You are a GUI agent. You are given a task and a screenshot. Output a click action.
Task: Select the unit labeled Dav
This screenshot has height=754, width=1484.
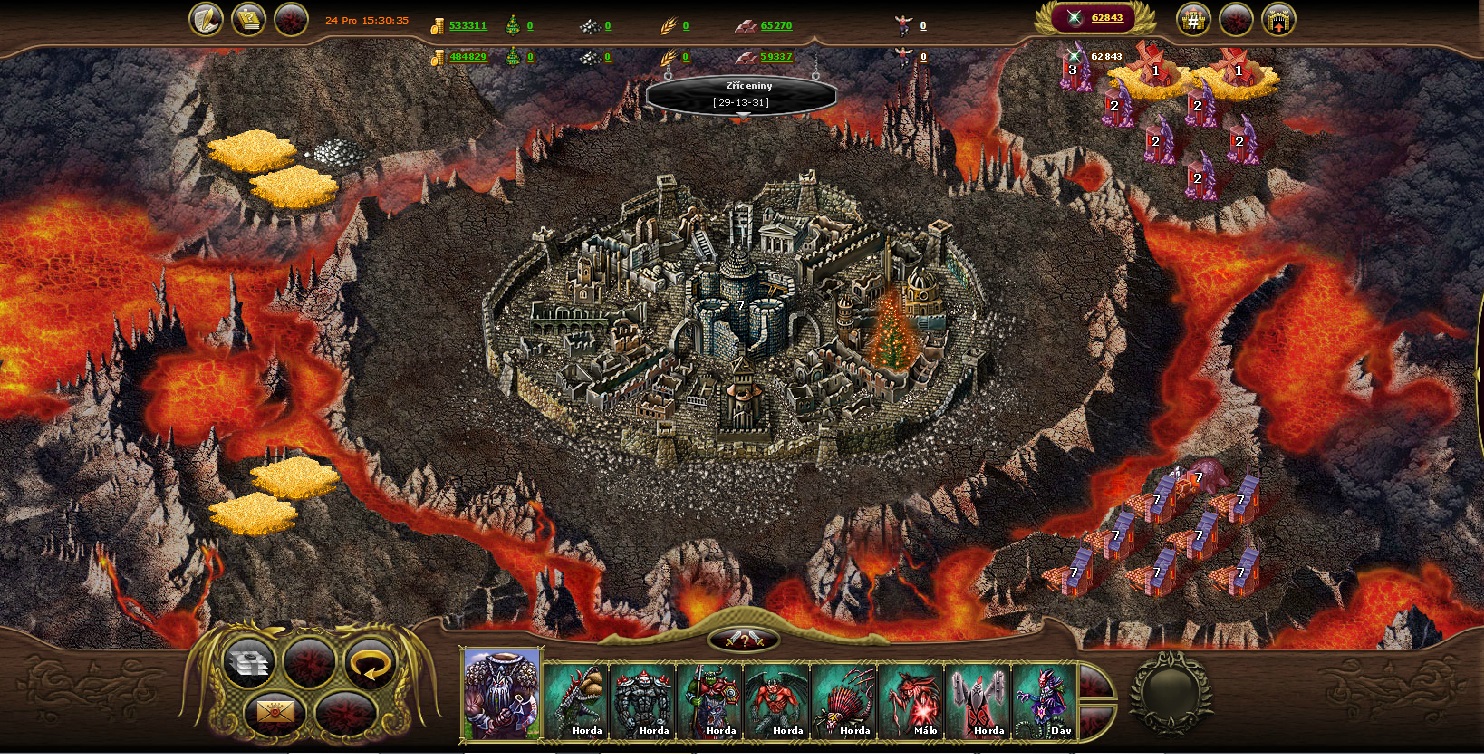pyautogui.click(x=1044, y=700)
